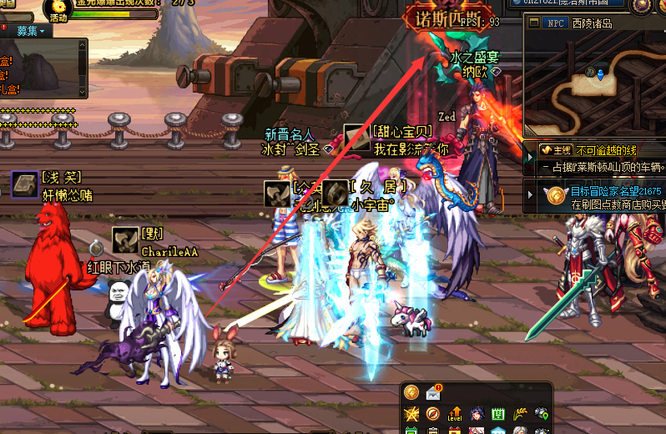Viewport: 666px width, 434px height.
Task: Click the camera with map pin icon
Action: pos(541,414)
